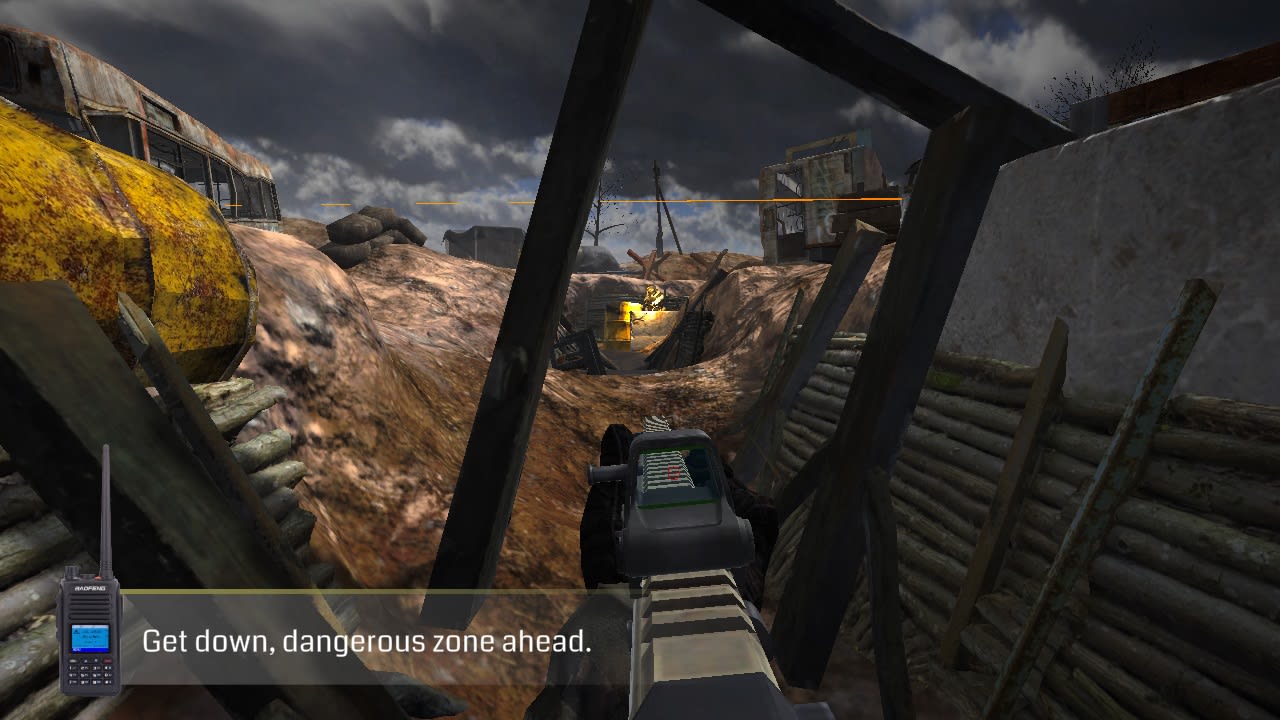Click the radio's orange power knob
Screen dimensions: 1280x720
coord(99,576)
